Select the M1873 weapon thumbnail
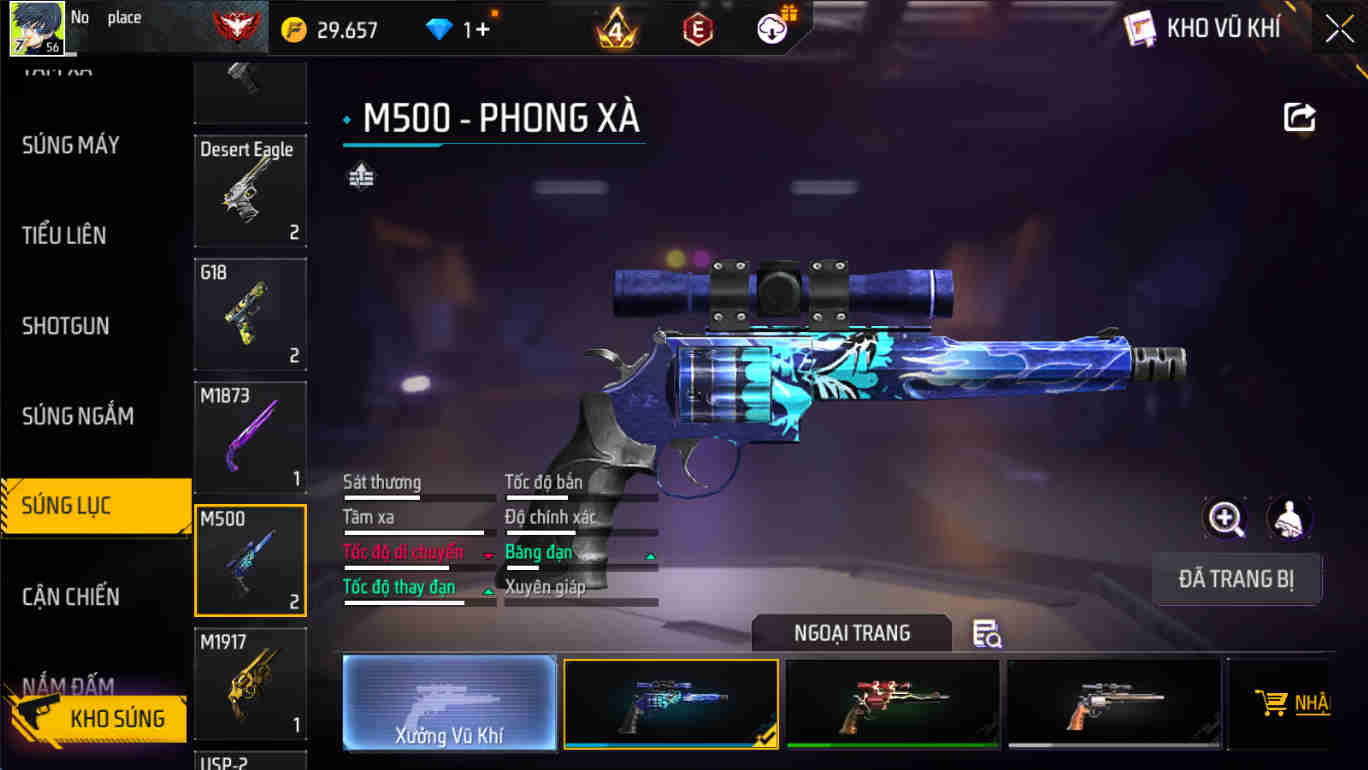The height and width of the screenshot is (770, 1368). point(250,437)
